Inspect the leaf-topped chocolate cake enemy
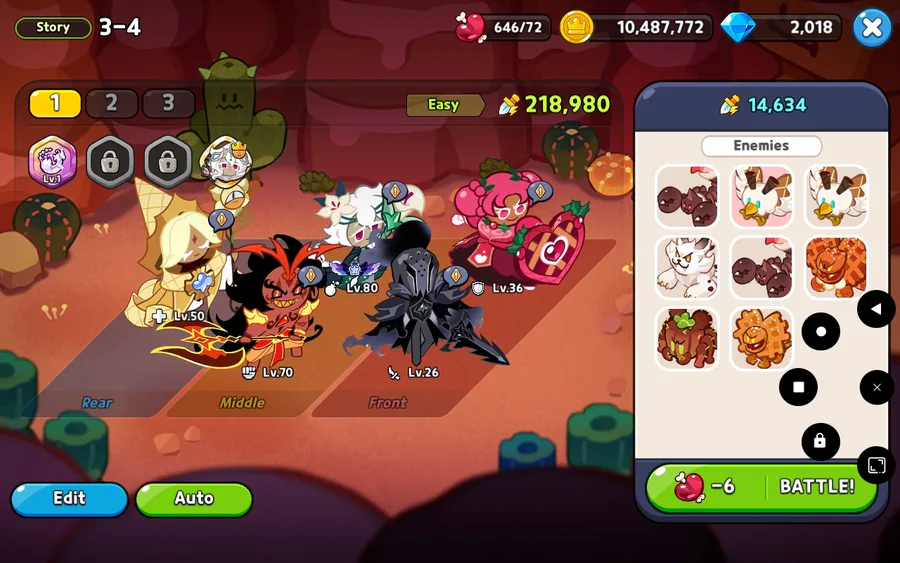This screenshot has width=900, height=563. click(x=687, y=339)
